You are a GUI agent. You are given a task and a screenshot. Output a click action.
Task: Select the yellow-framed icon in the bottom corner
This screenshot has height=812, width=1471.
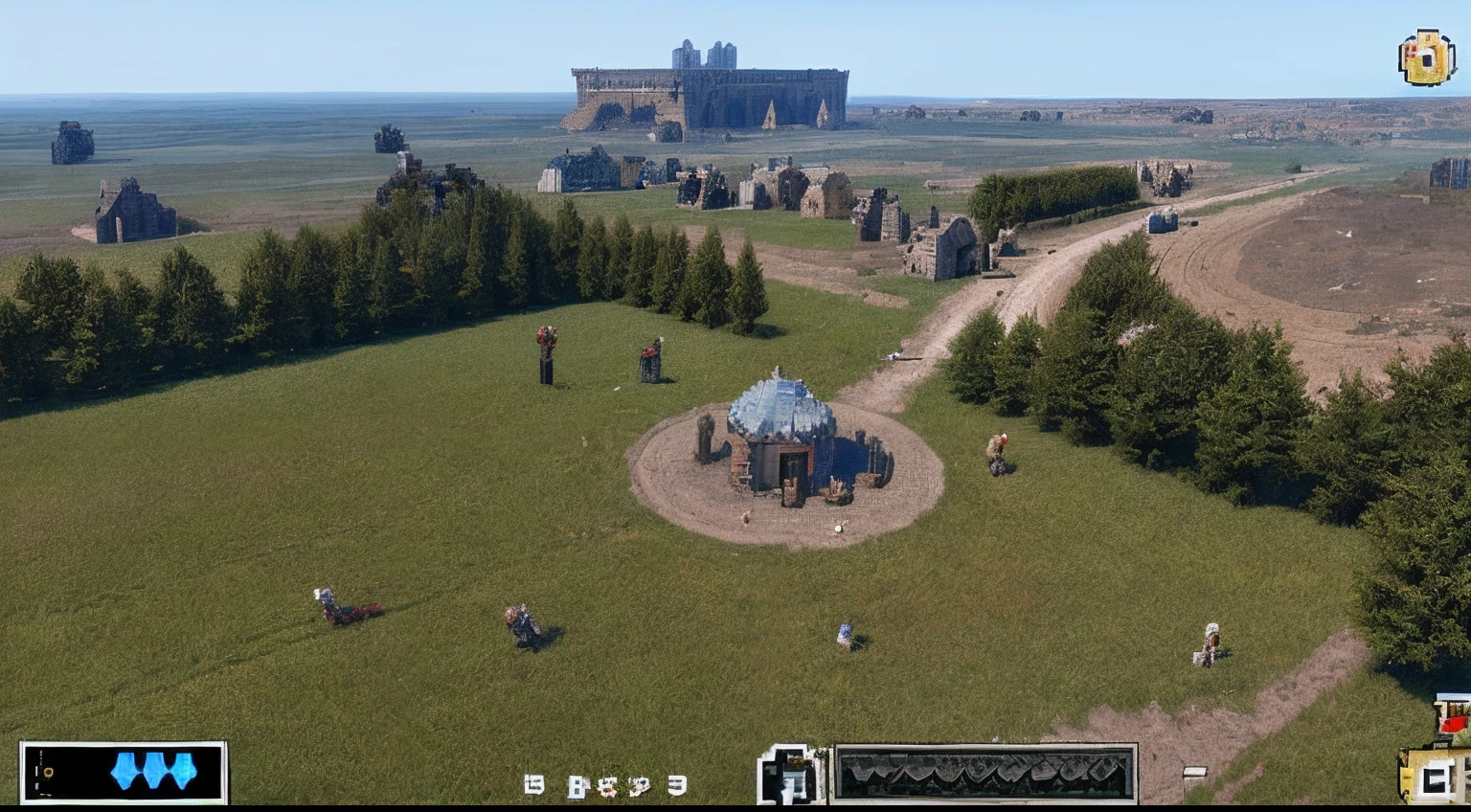click(1435, 776)
